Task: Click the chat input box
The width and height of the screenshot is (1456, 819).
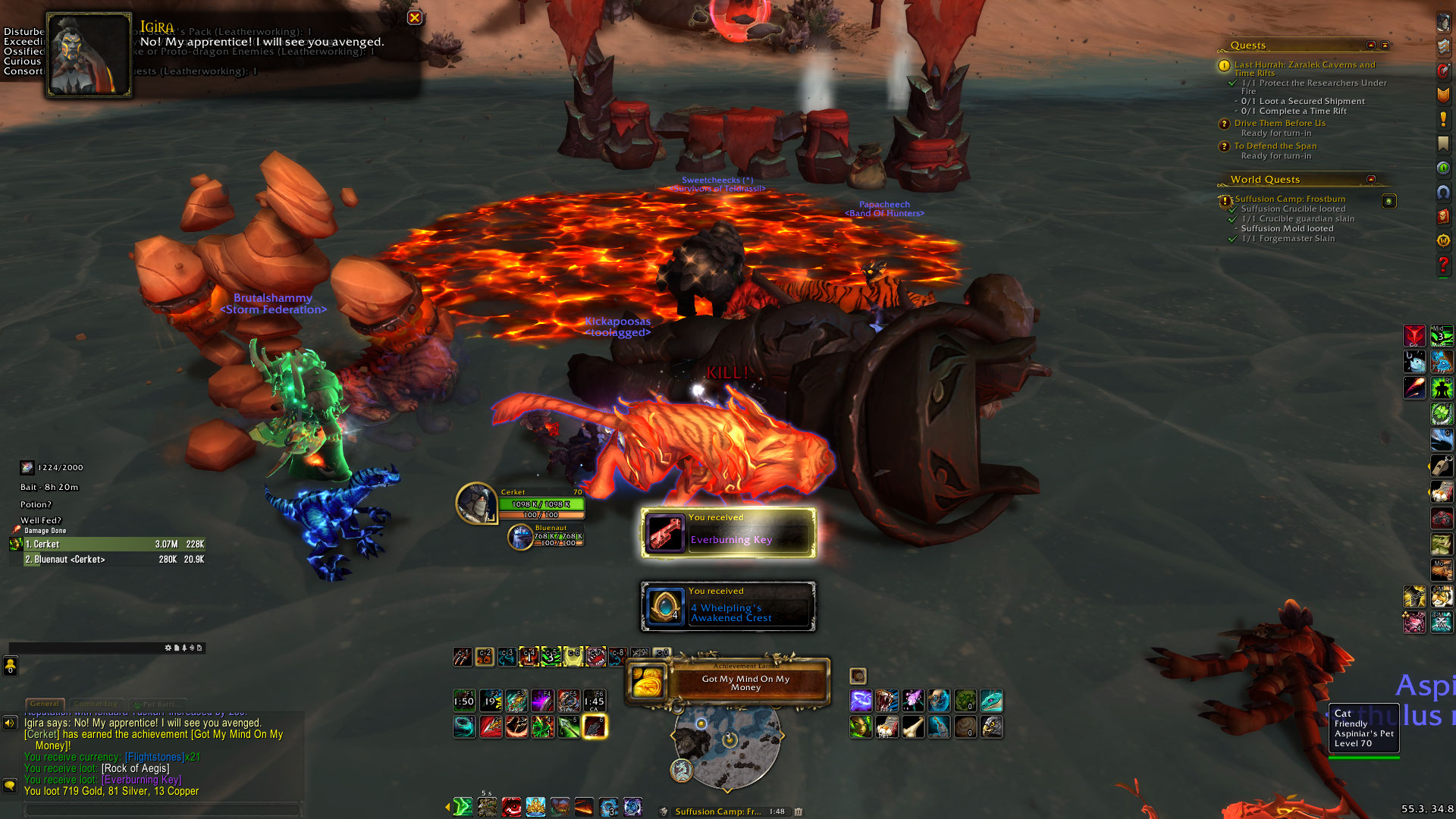Action: [163, 809]
